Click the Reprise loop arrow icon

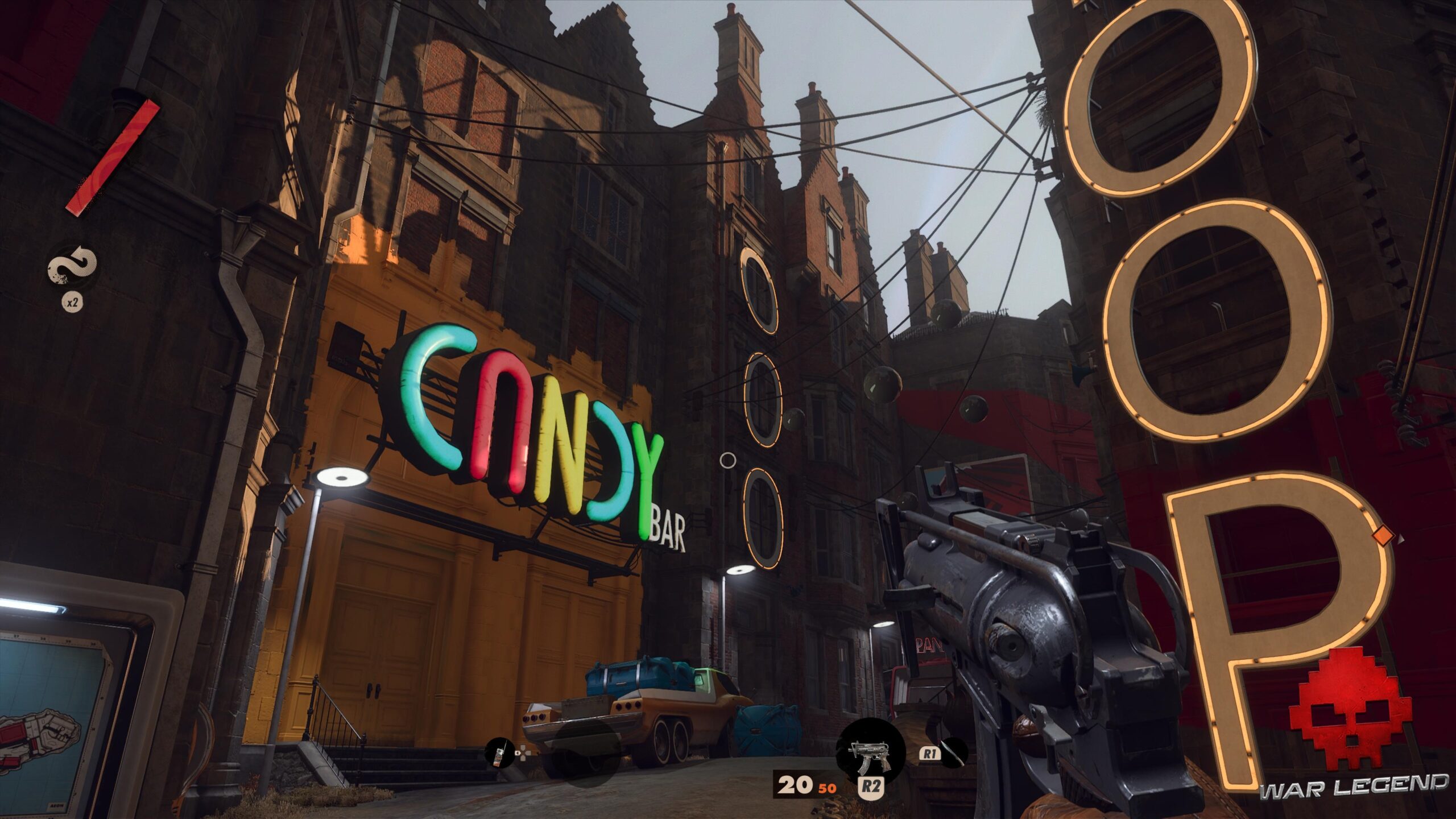click(72, 266)
